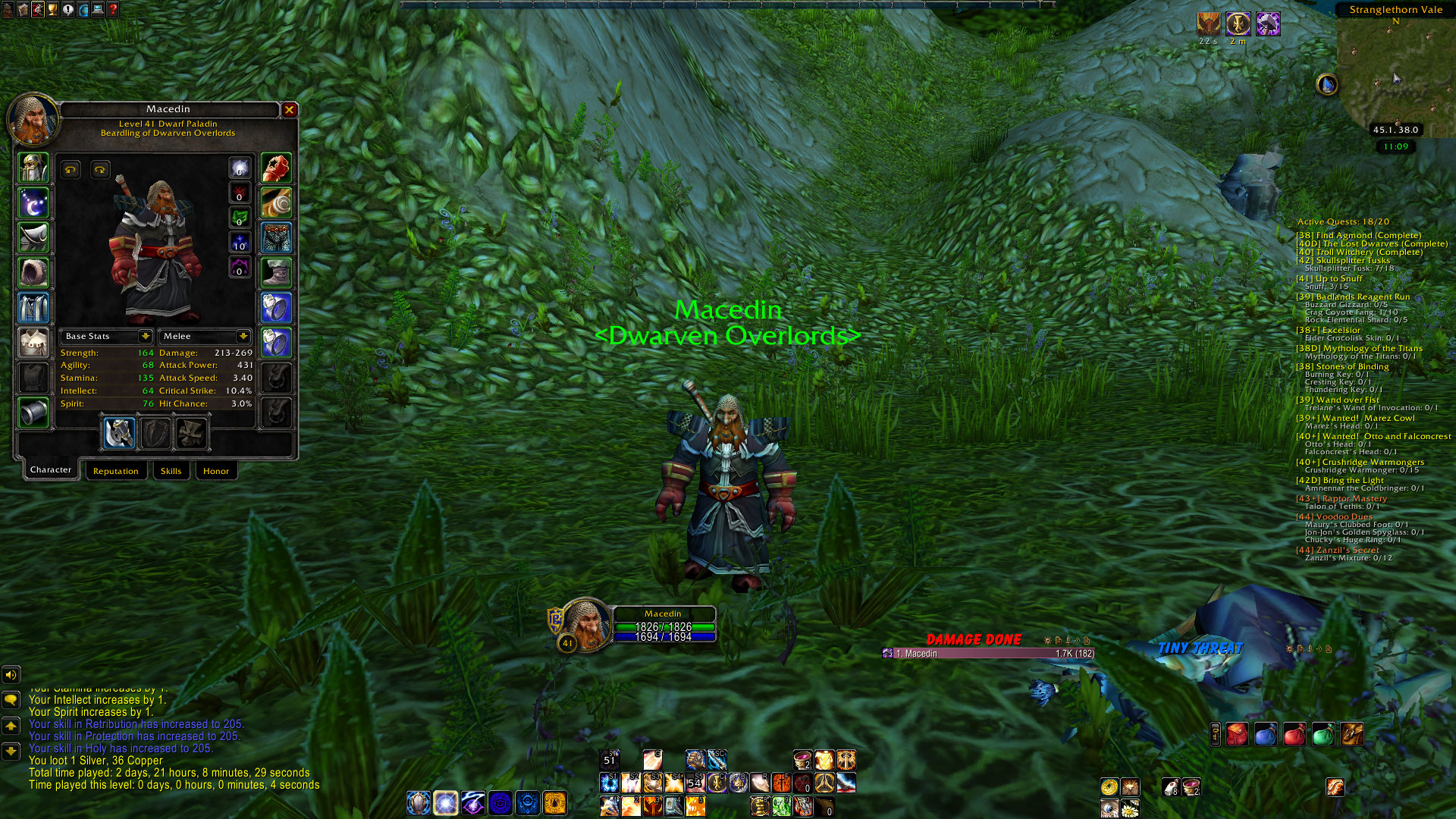Close the Macedin character panel

tap(289, 110)
